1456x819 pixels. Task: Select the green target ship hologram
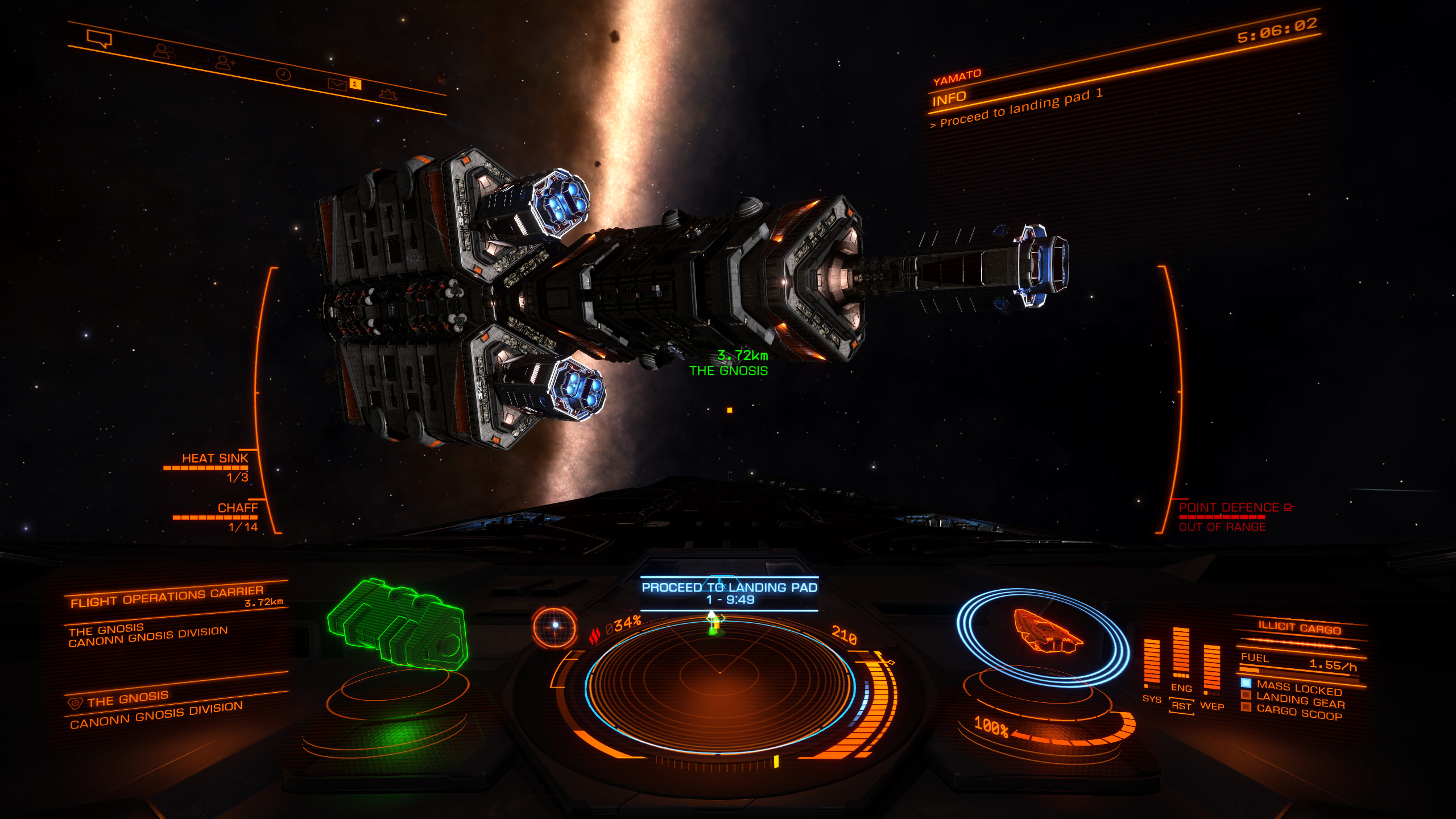398,623
